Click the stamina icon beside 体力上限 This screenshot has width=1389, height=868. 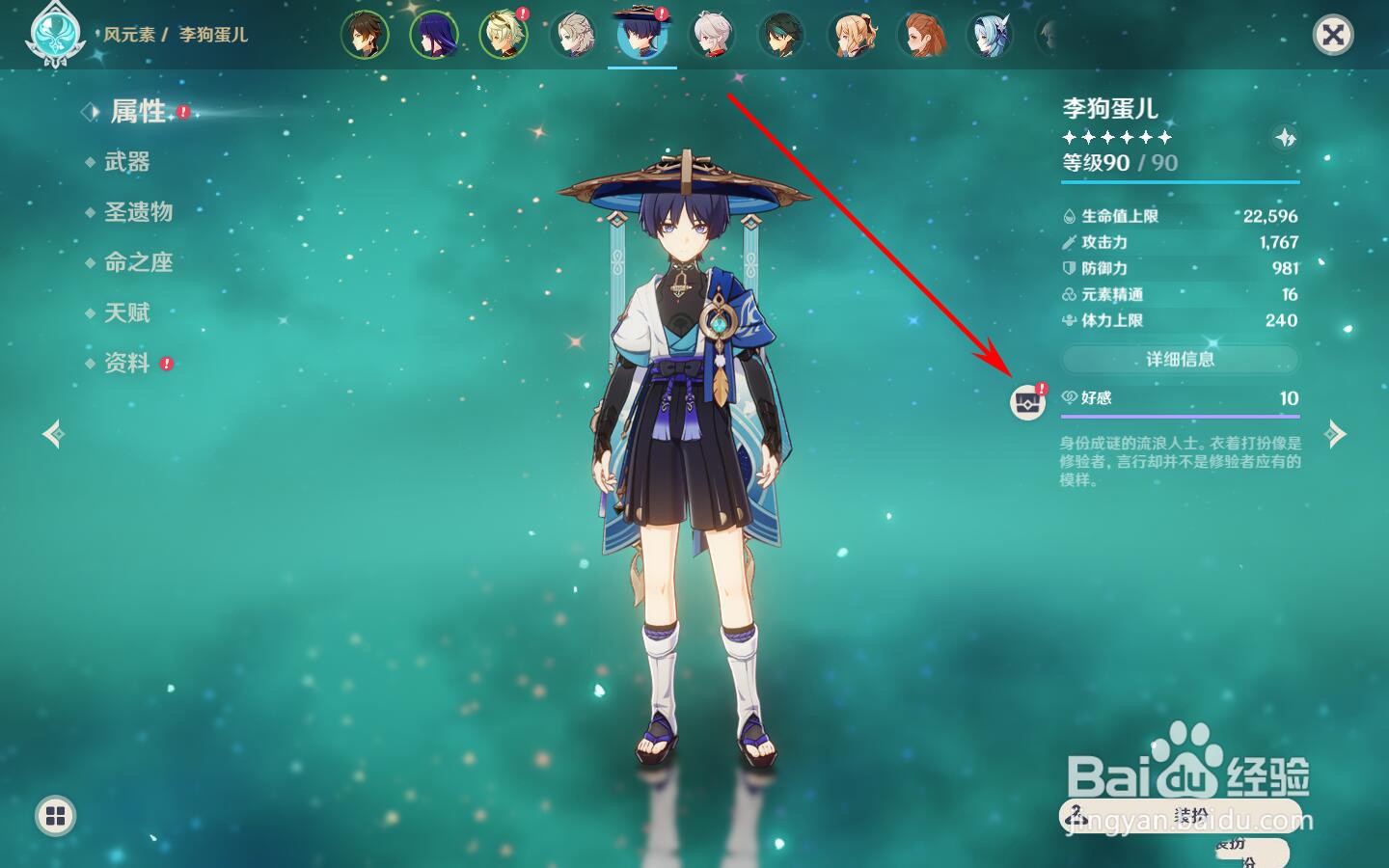[1069, 320]
